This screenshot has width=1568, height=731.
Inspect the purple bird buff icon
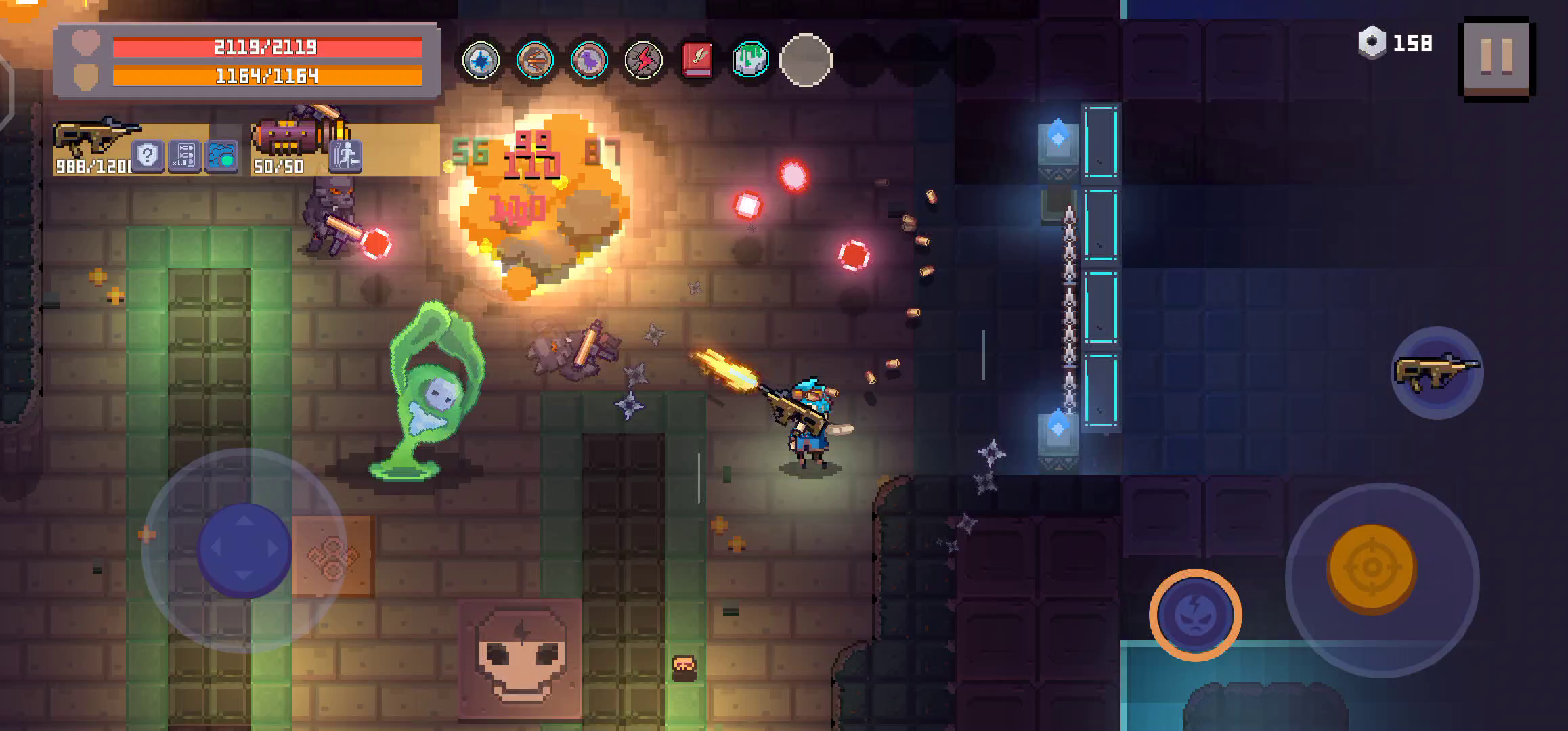point(589,61)
